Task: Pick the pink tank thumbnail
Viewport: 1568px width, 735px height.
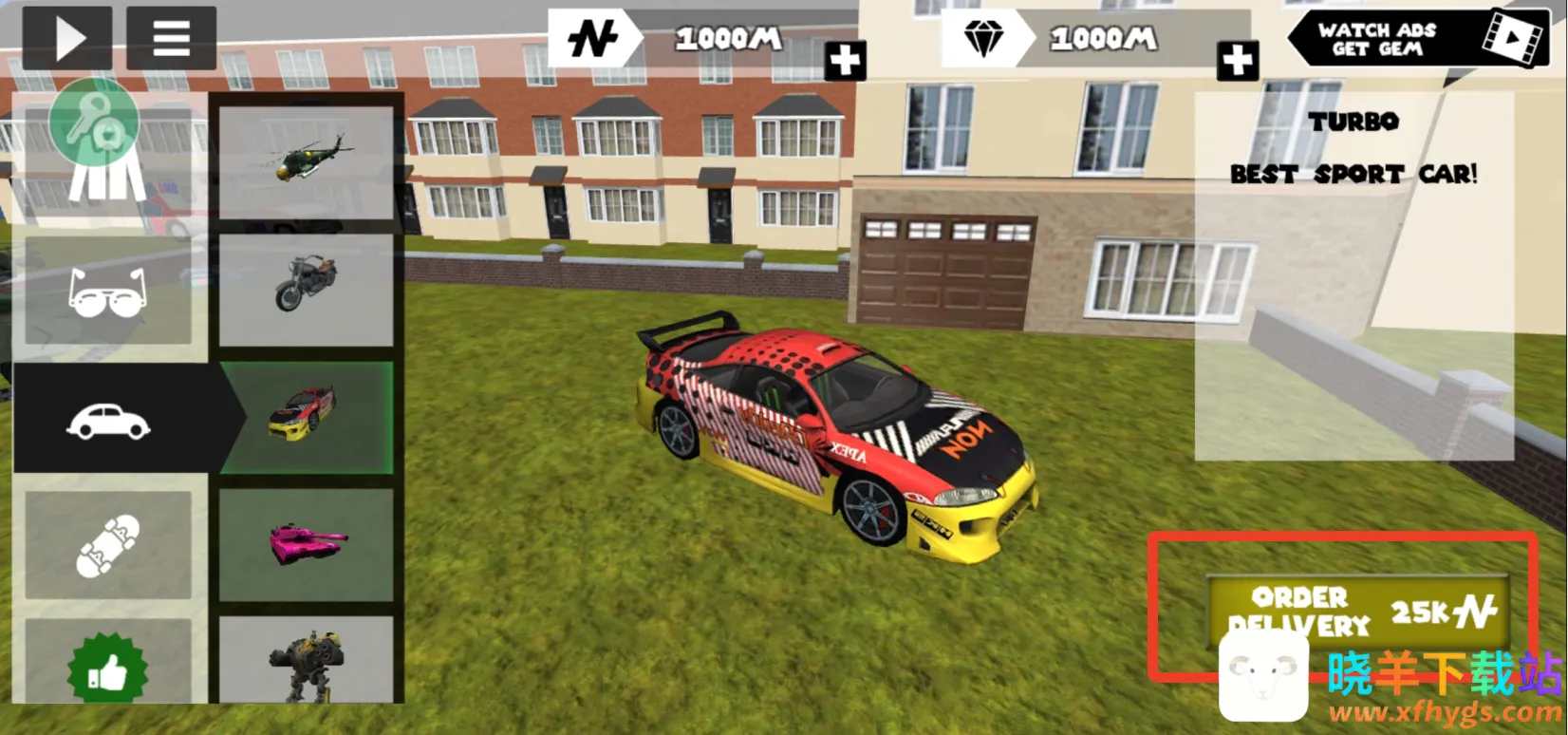Action: [x=306, y=544]
